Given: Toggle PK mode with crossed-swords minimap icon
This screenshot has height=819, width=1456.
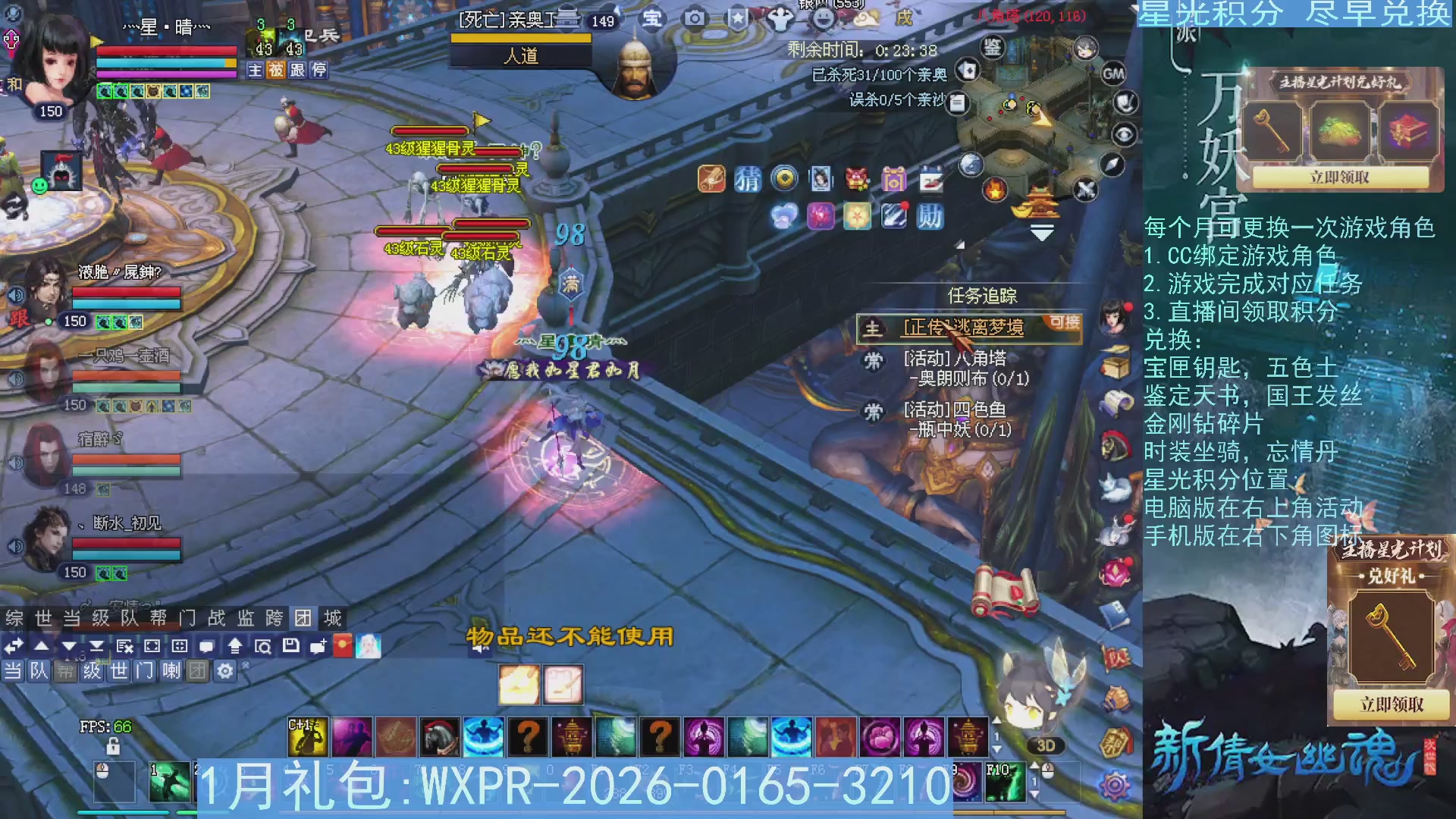Looking at the screenshot, I should click(1086, 187).
